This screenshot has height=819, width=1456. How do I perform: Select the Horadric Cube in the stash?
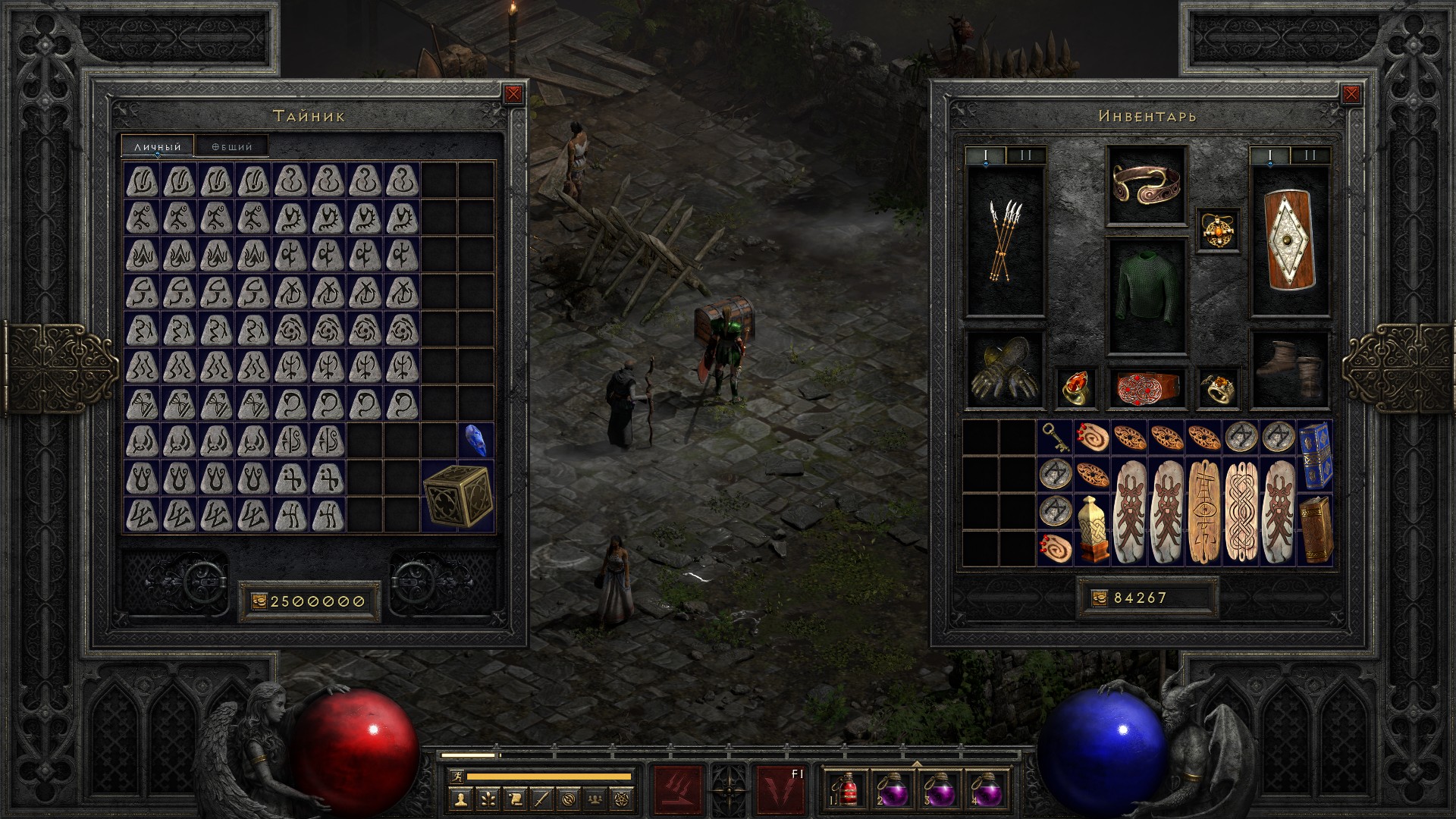tap(458, 496)
